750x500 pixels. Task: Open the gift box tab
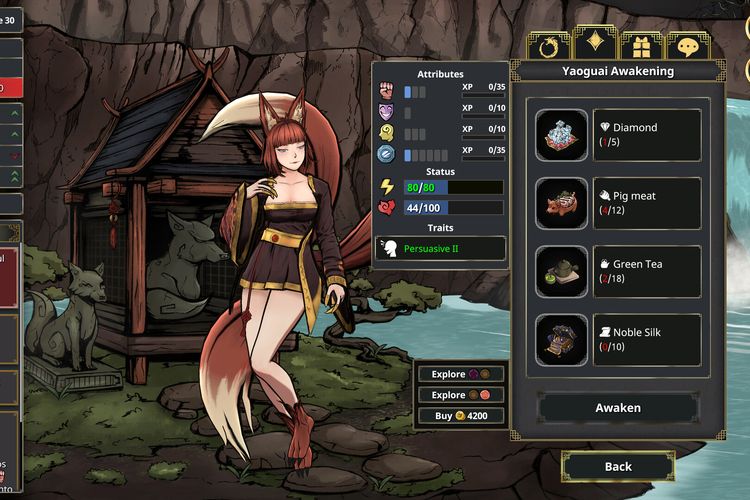pyautogui.click(x=641, y=46)
